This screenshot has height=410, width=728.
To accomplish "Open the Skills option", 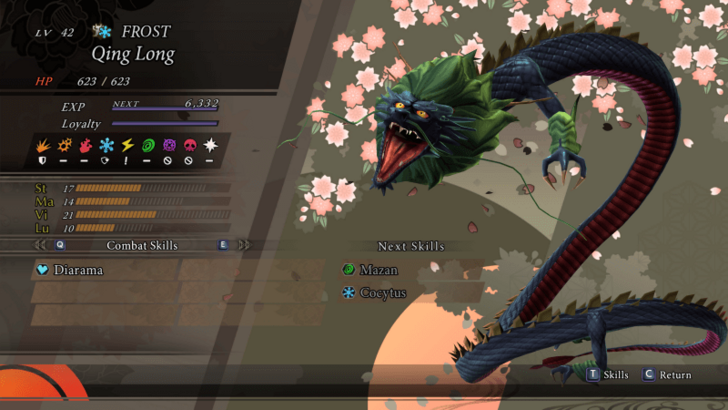I will (609, 375).
